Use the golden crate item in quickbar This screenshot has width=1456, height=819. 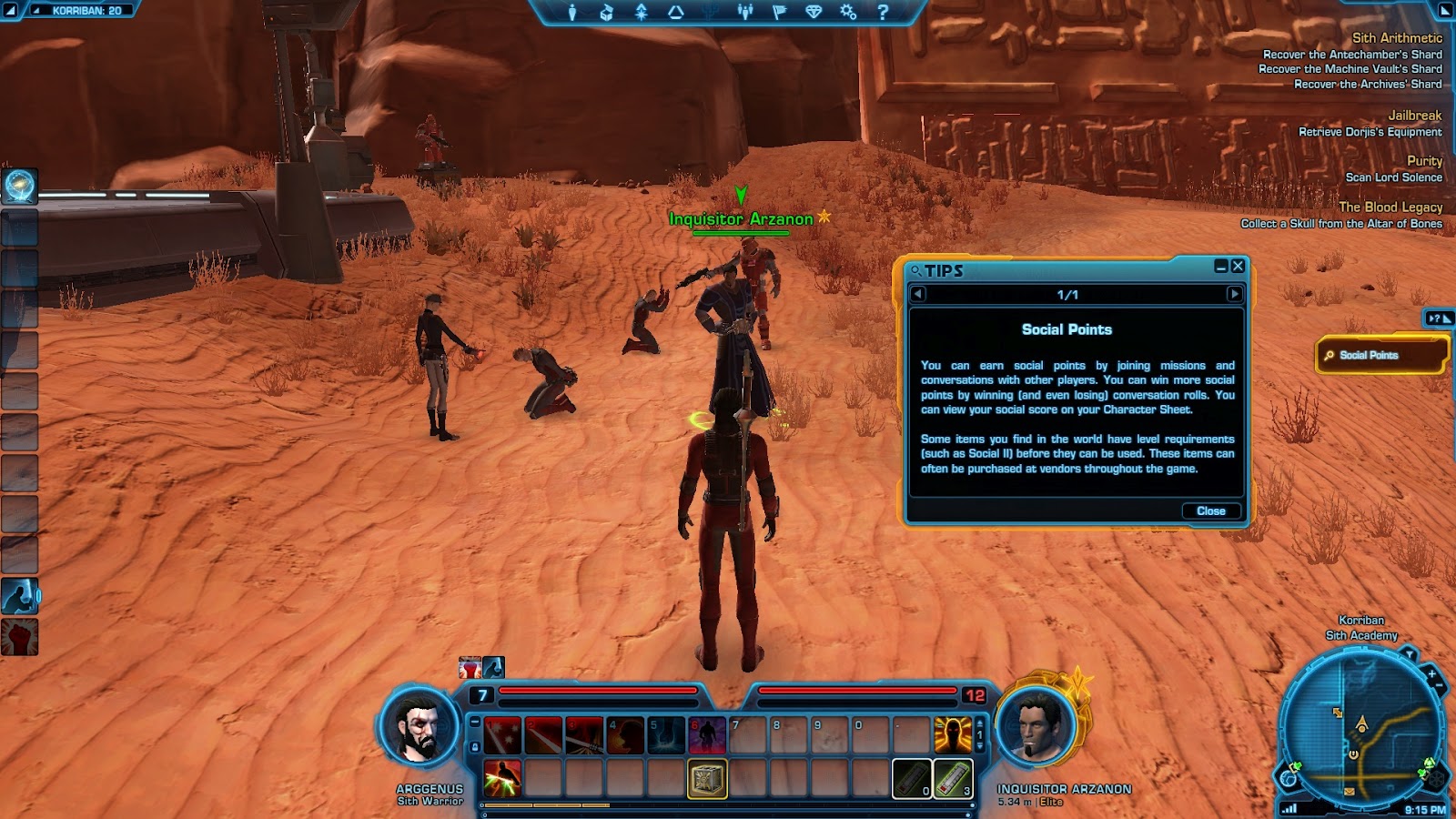(x=707, y=779)
